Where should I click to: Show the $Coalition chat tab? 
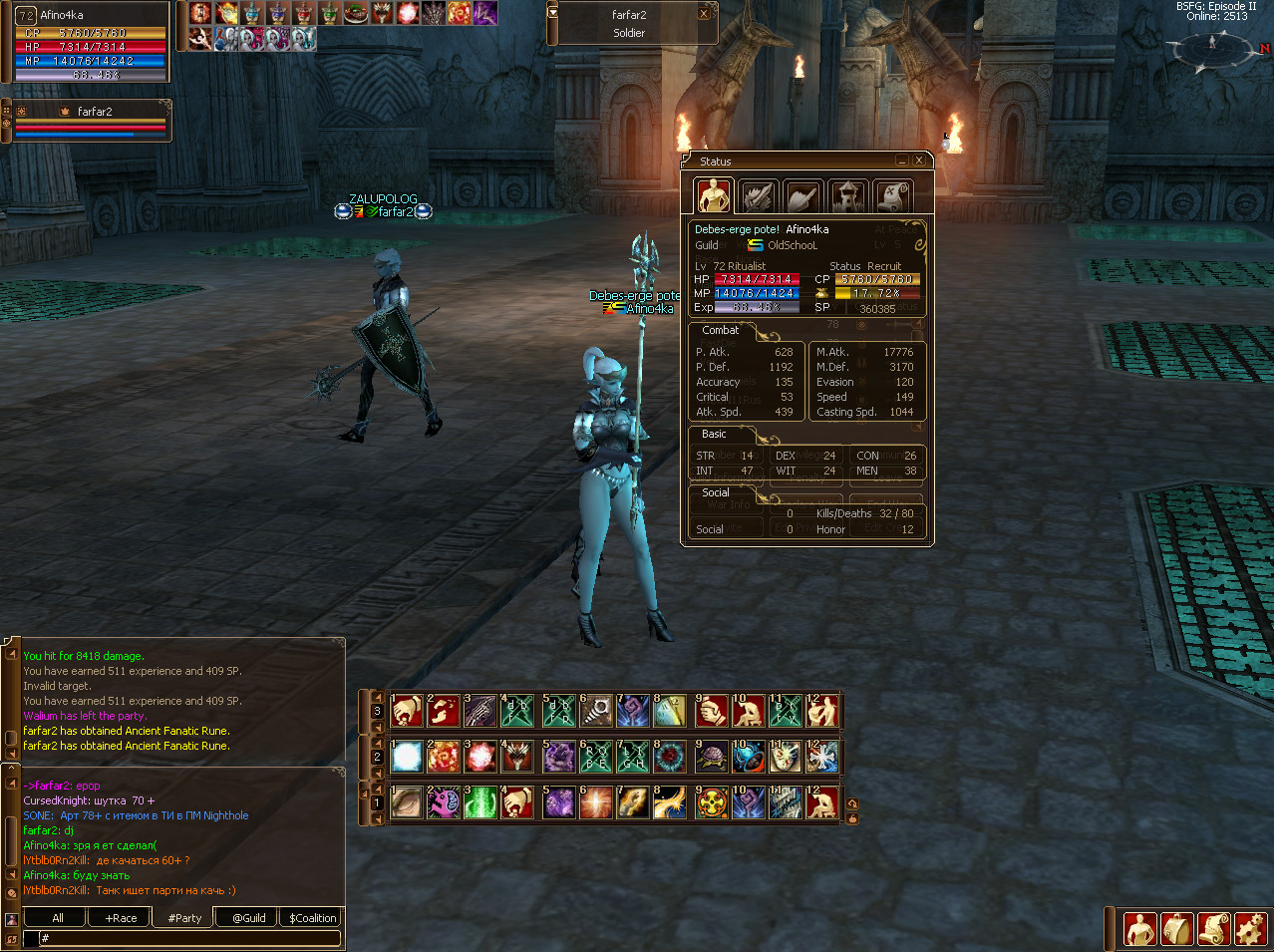click(x=312, y=918)
